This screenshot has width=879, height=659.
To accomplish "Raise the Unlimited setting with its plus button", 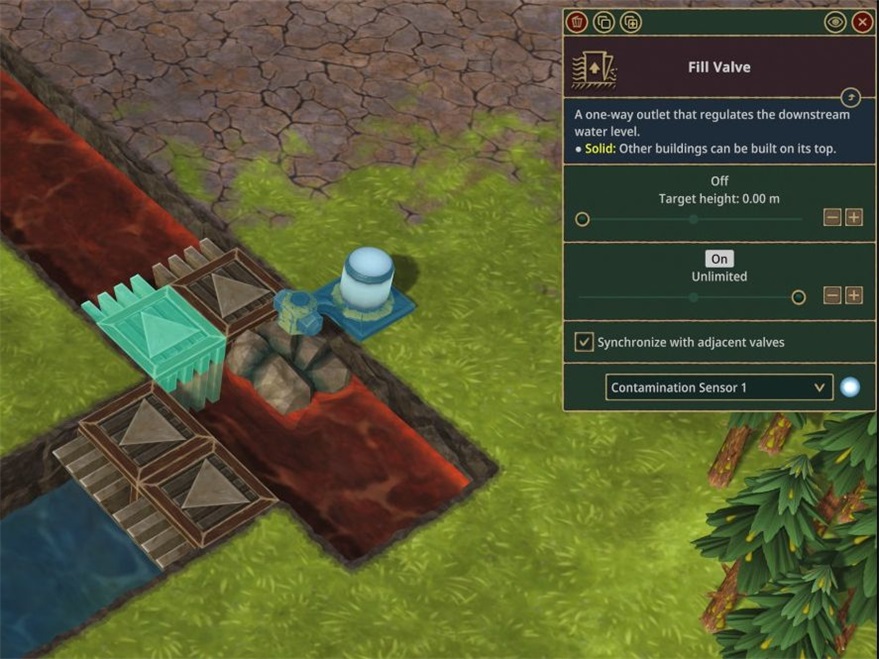I will point(854,295).
